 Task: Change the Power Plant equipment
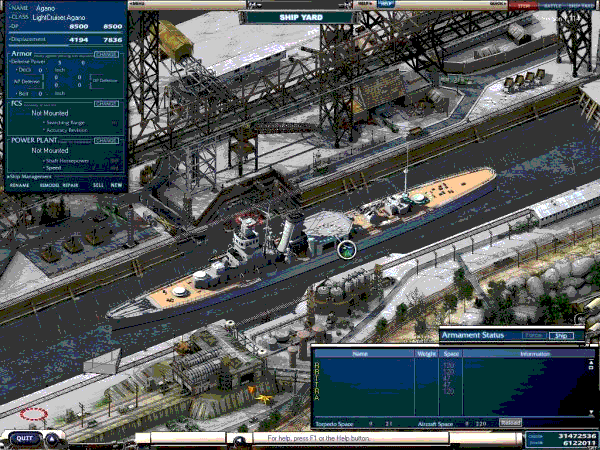tap(106, 140)
